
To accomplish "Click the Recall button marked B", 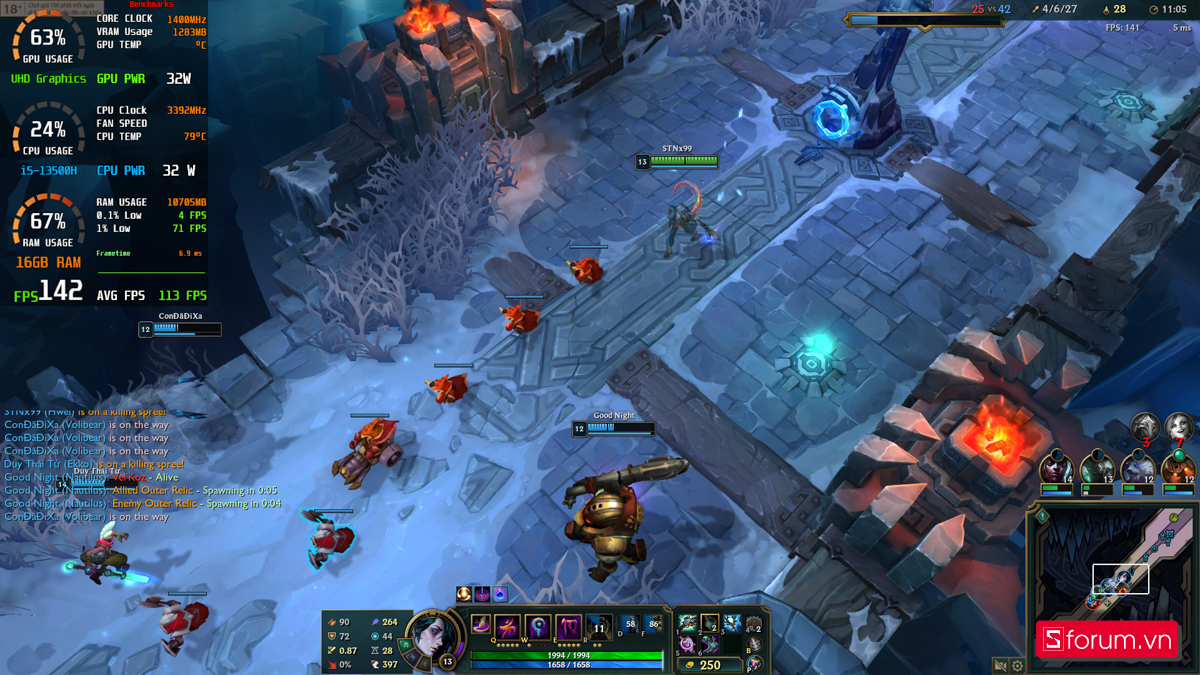I will tap(754, 644).
